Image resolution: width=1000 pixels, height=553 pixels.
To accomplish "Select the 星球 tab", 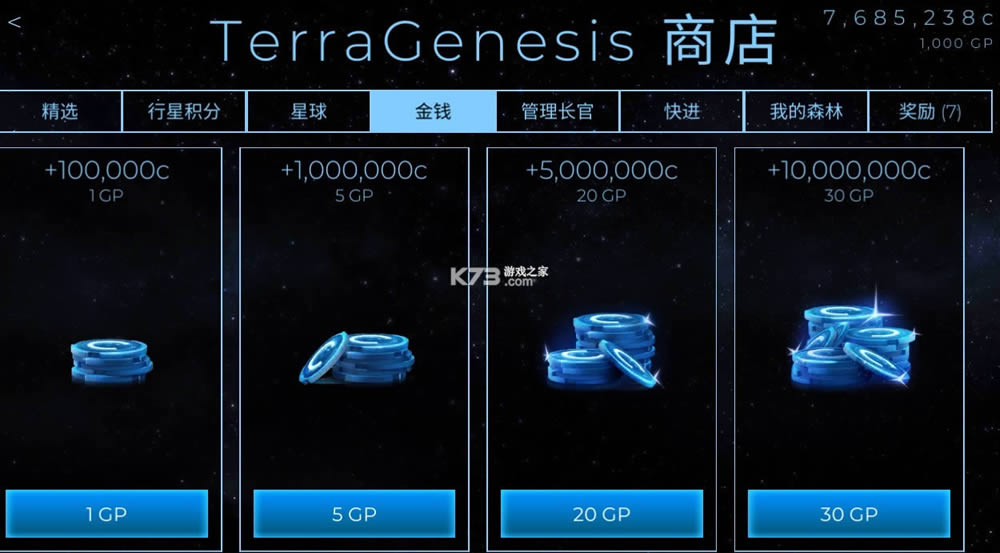I will [308, 111].
